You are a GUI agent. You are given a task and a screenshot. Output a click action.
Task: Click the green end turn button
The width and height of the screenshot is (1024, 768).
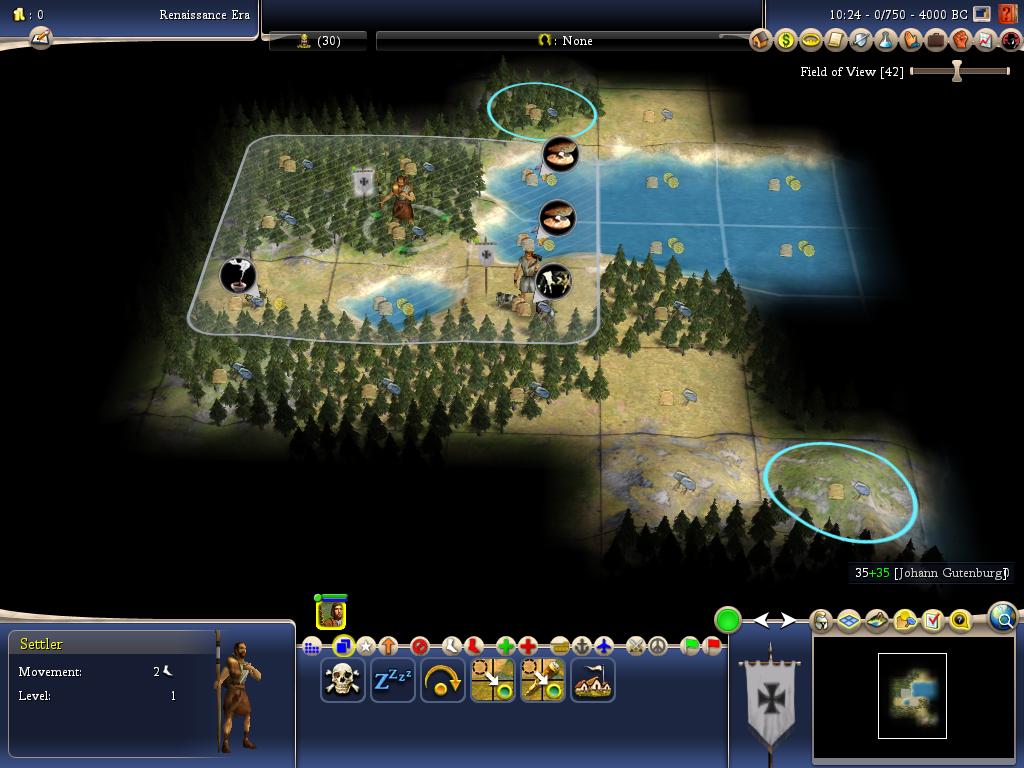point(727,620)
